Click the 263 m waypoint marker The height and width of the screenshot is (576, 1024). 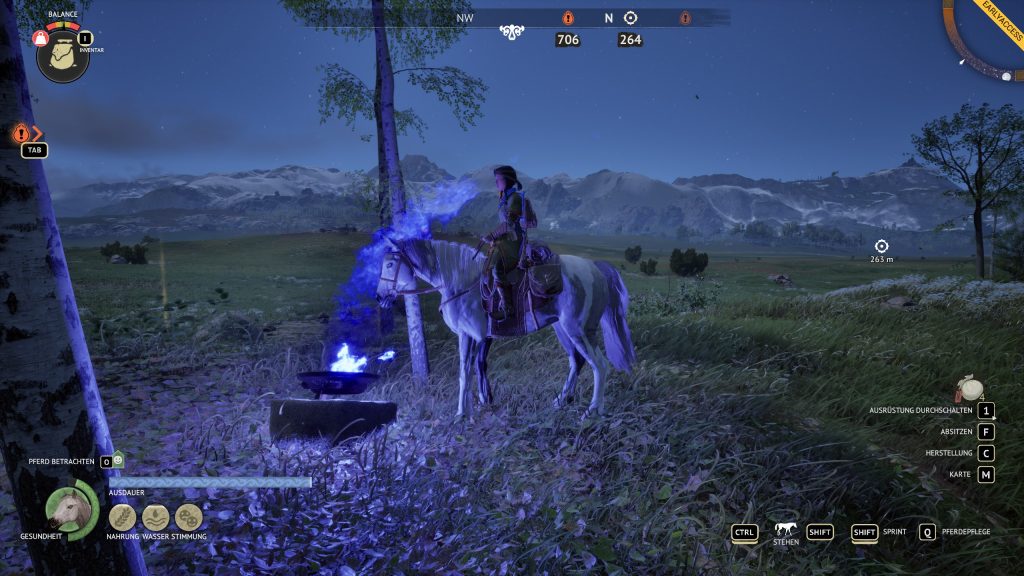[881, 246]
